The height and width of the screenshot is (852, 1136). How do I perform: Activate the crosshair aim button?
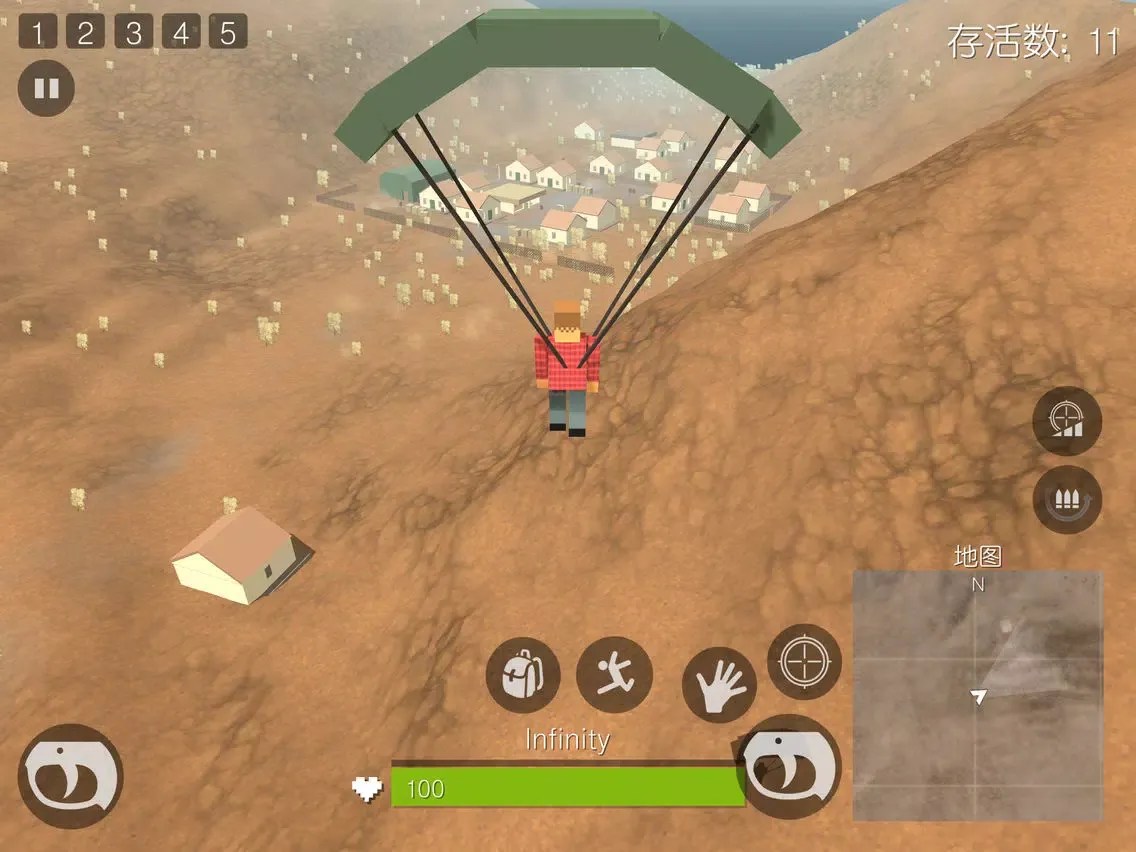tap(804, 661)
